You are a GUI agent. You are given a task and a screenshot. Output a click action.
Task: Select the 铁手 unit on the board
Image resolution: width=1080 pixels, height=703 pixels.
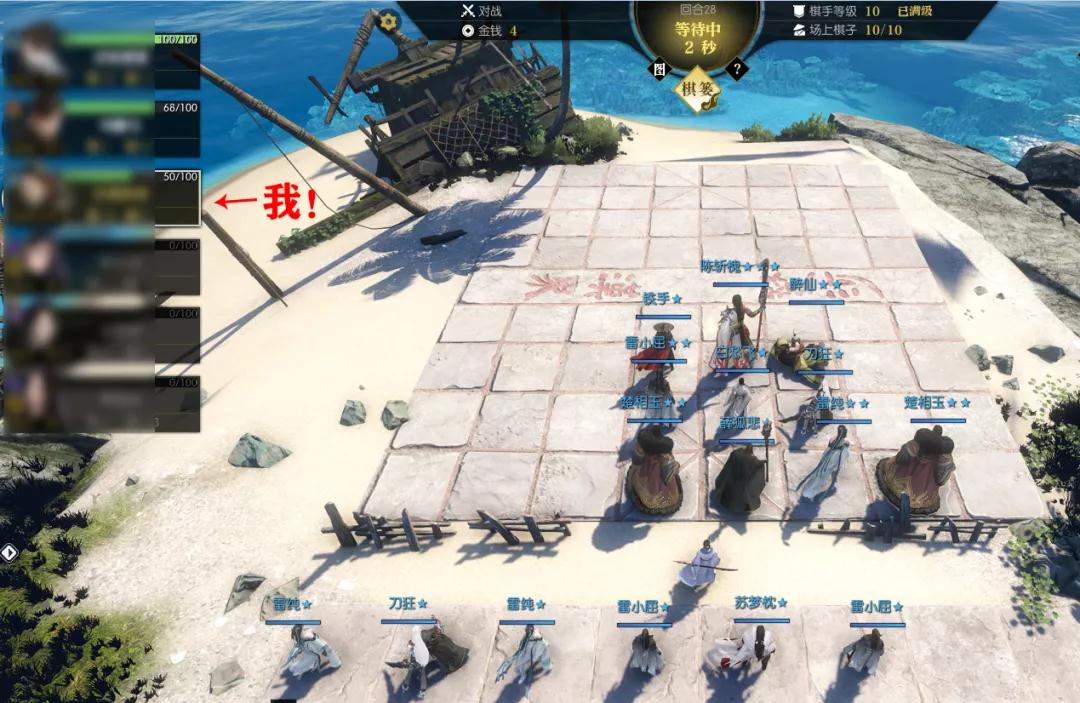coord(662,335)
